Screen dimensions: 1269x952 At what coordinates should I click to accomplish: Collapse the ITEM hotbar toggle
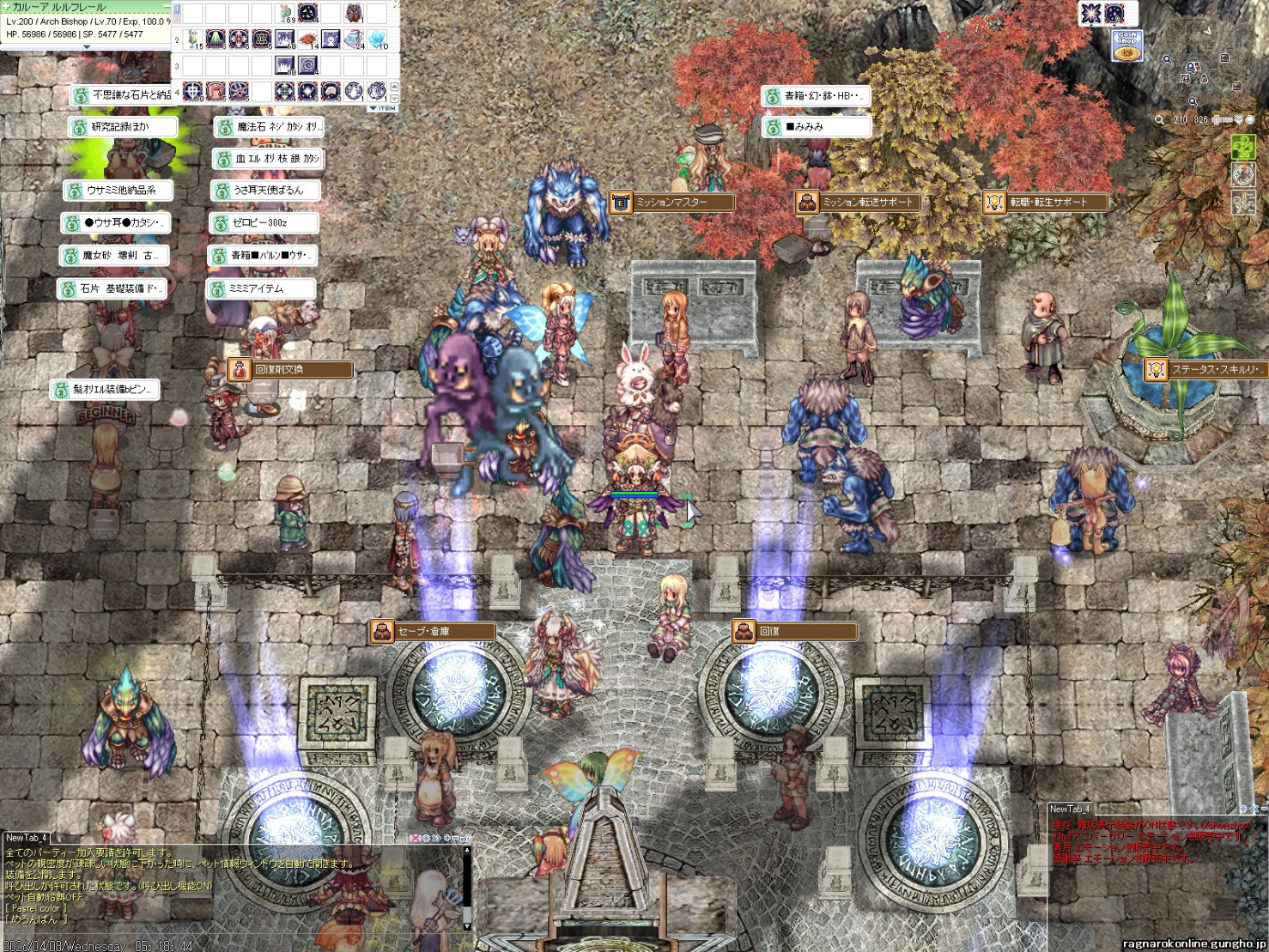[x=383, y=109]
